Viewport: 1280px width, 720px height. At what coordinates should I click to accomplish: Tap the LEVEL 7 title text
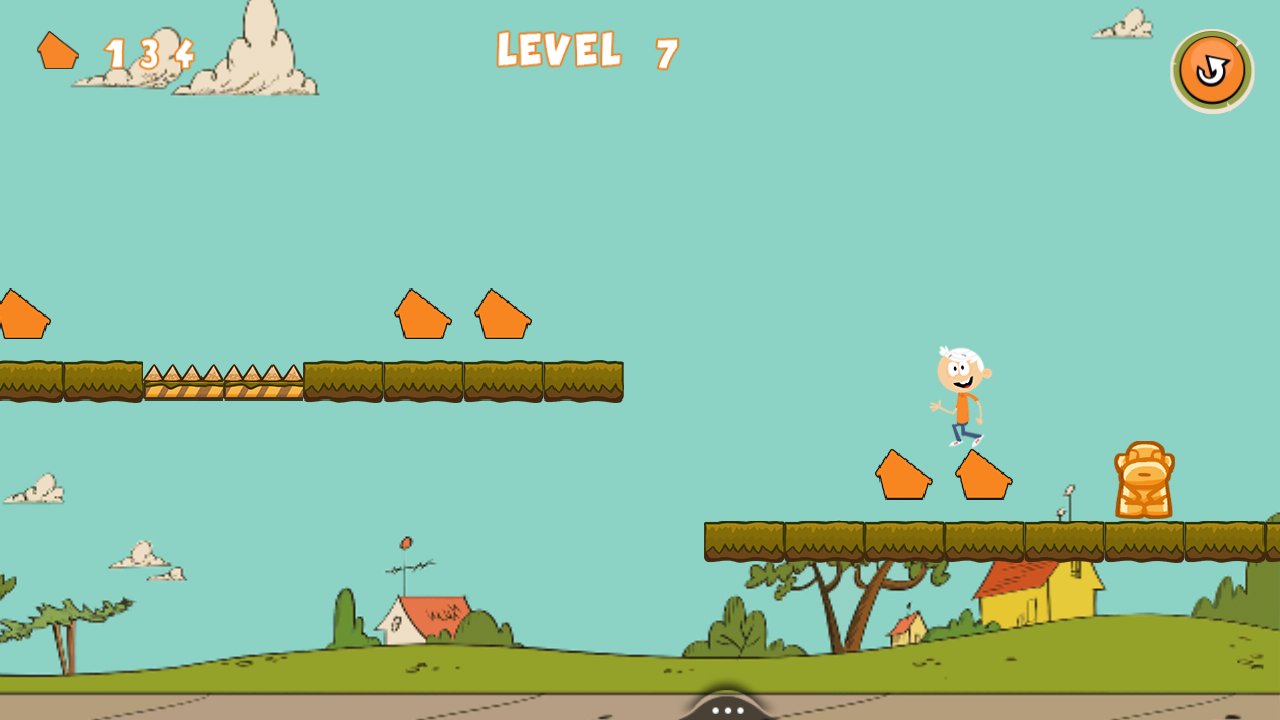coord(585,52)
